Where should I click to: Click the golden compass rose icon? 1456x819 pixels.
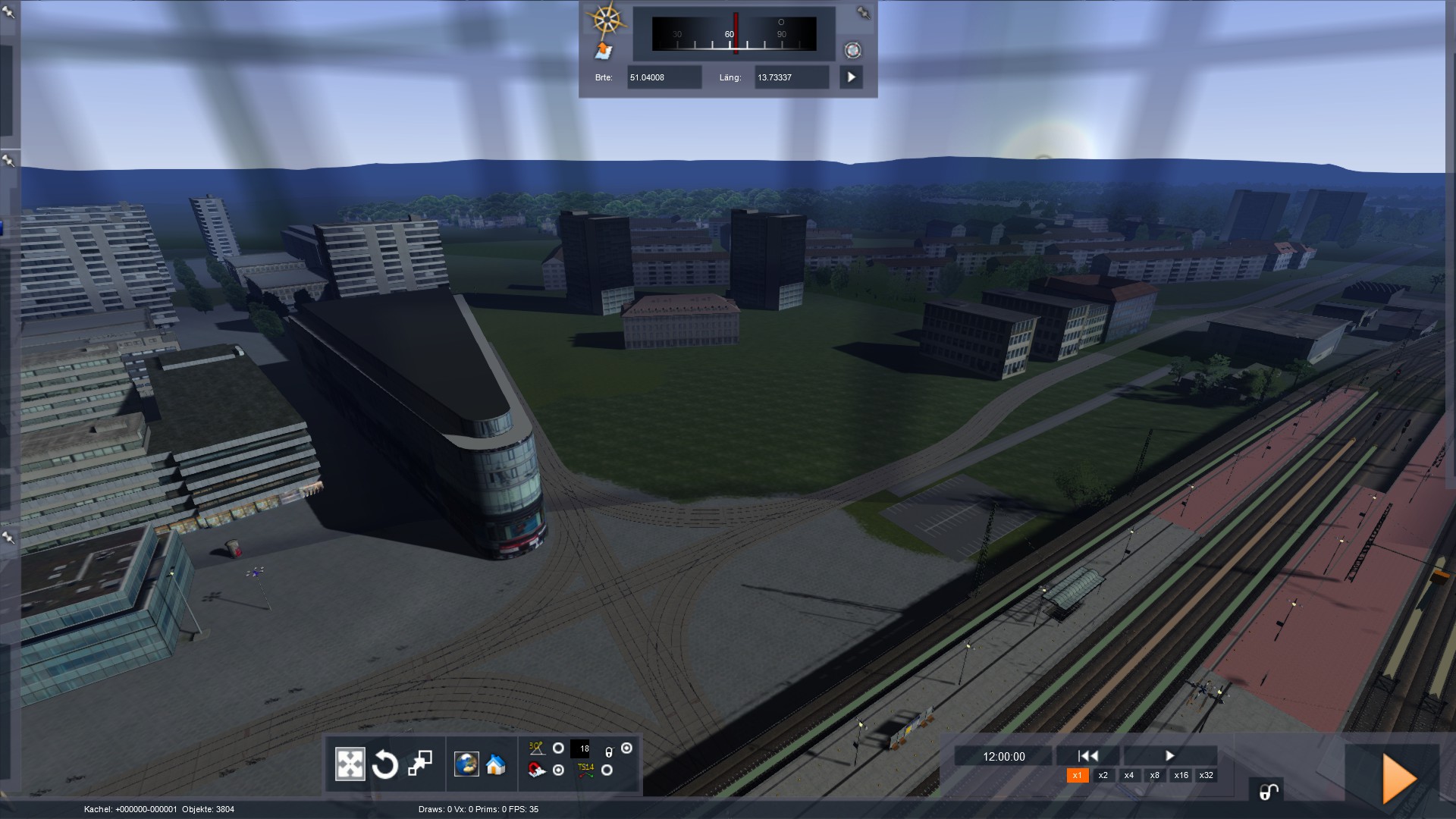pos(606,20)
